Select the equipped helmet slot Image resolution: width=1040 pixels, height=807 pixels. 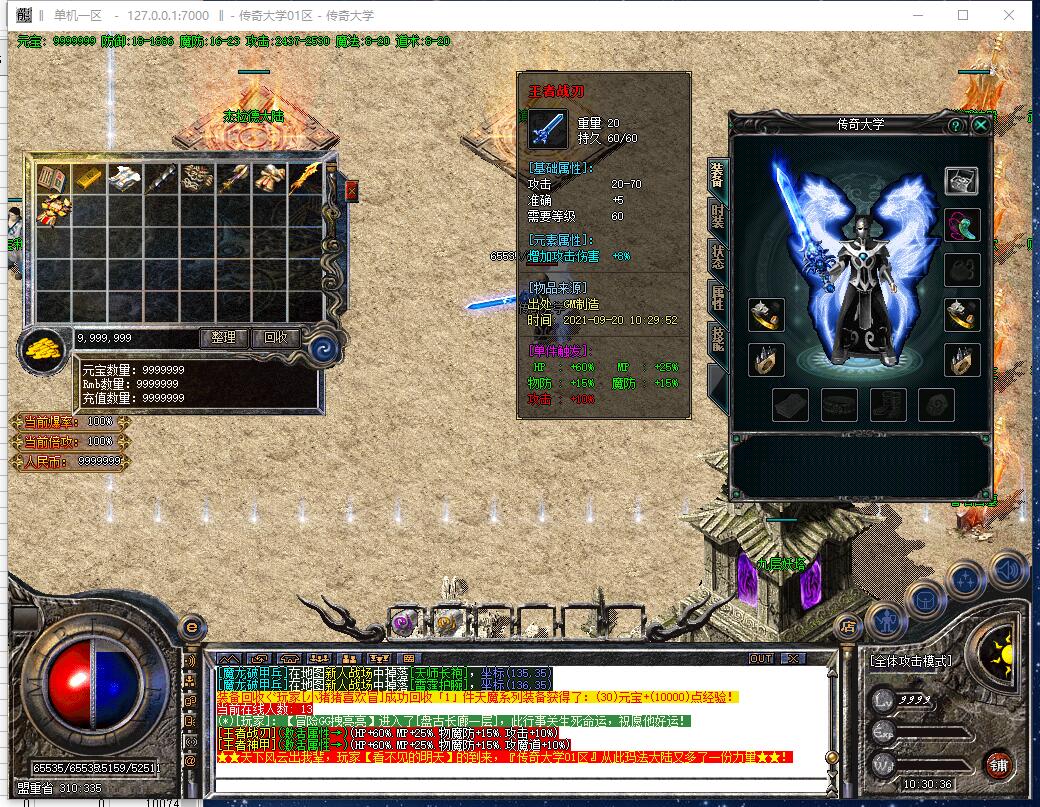962,181
